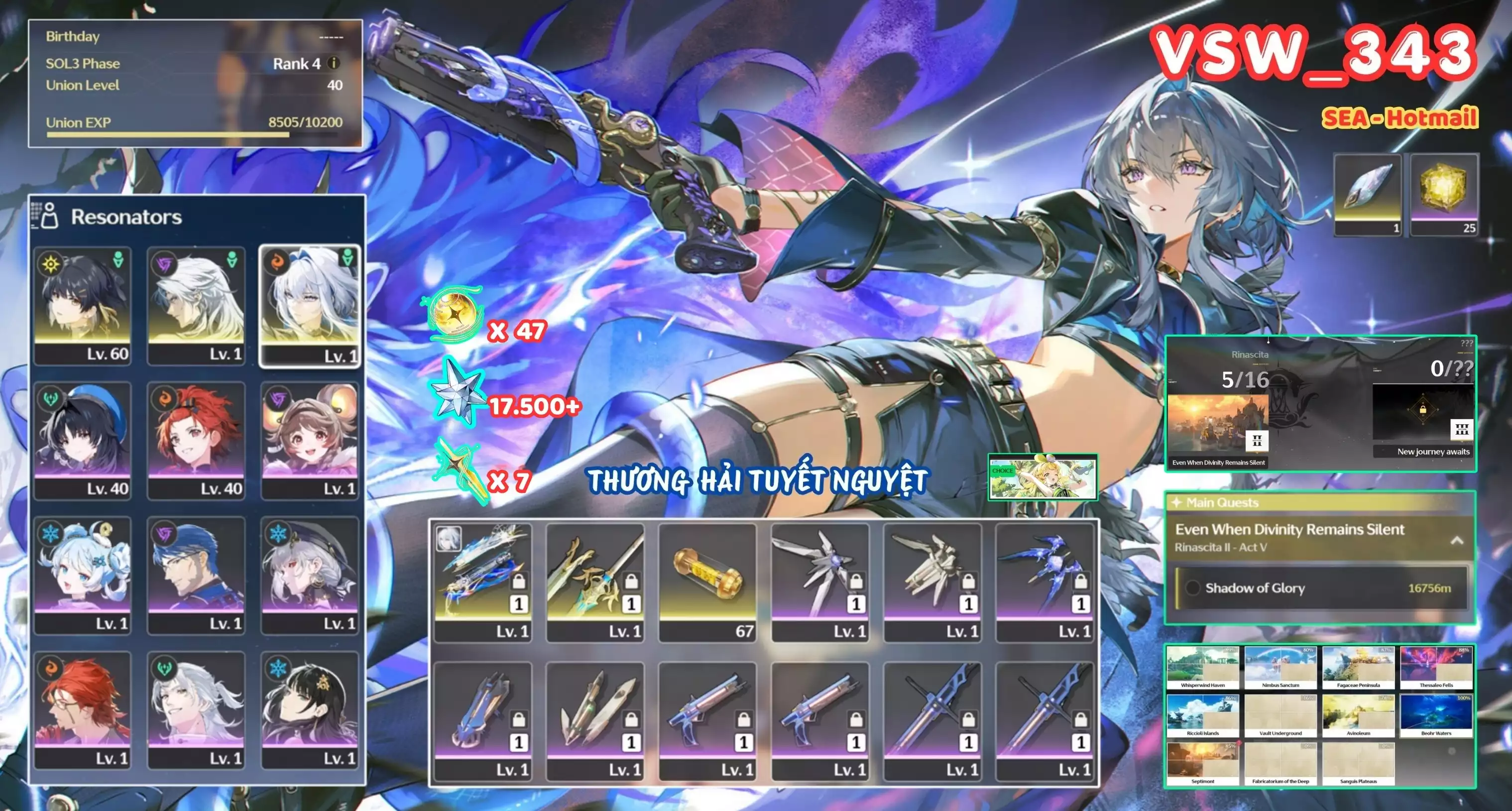Collapse the Even When Divinity Remains Silent quest
This screenshot has width=1512, height=811.
[1457, 541]
